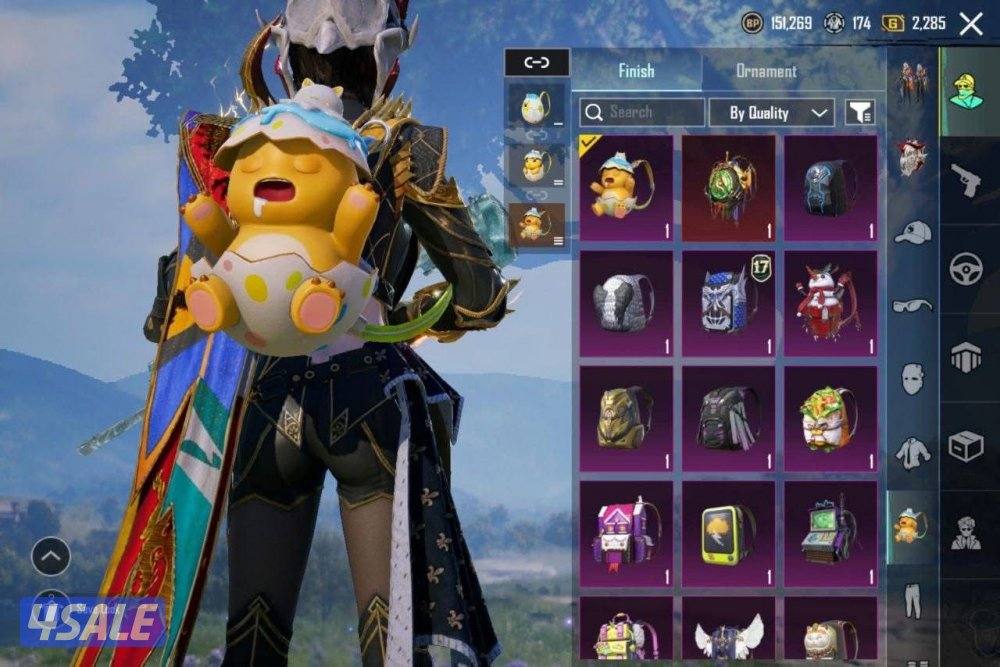
Task: Open the vehicle steering wheel category
Action: (966, 269)
